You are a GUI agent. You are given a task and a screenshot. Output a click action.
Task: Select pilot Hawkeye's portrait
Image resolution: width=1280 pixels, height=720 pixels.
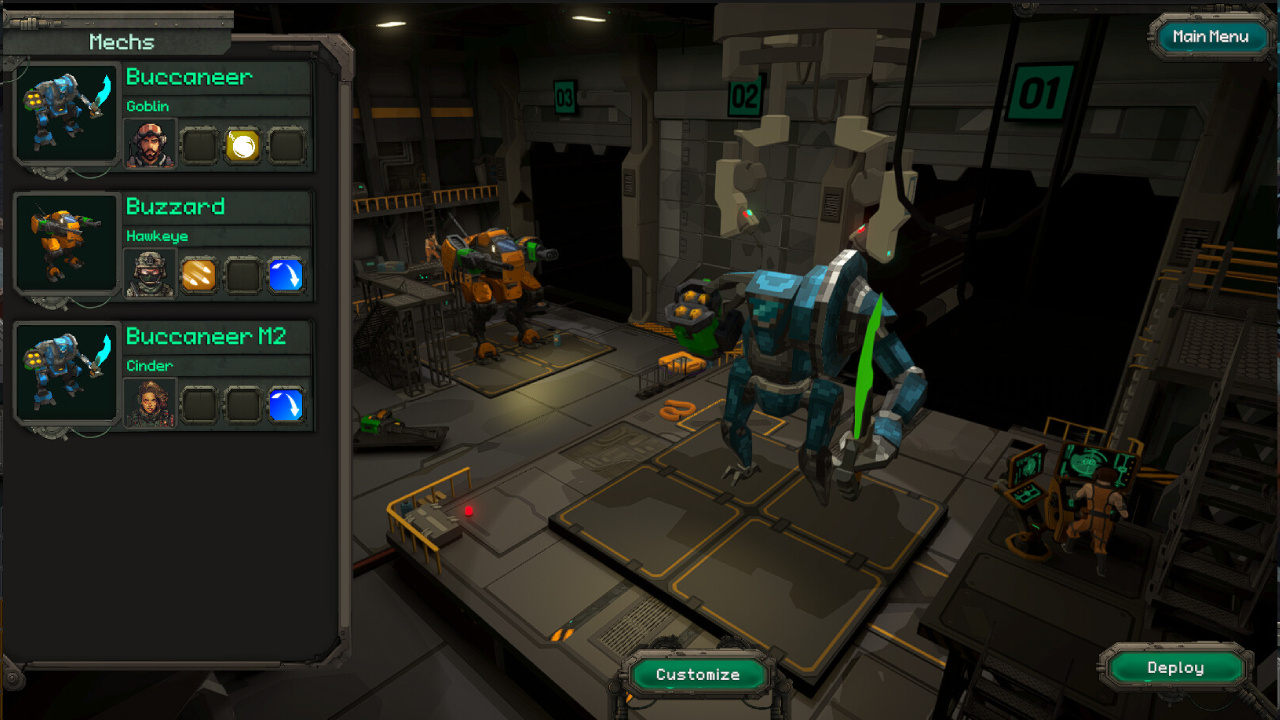tap(150, 275)
